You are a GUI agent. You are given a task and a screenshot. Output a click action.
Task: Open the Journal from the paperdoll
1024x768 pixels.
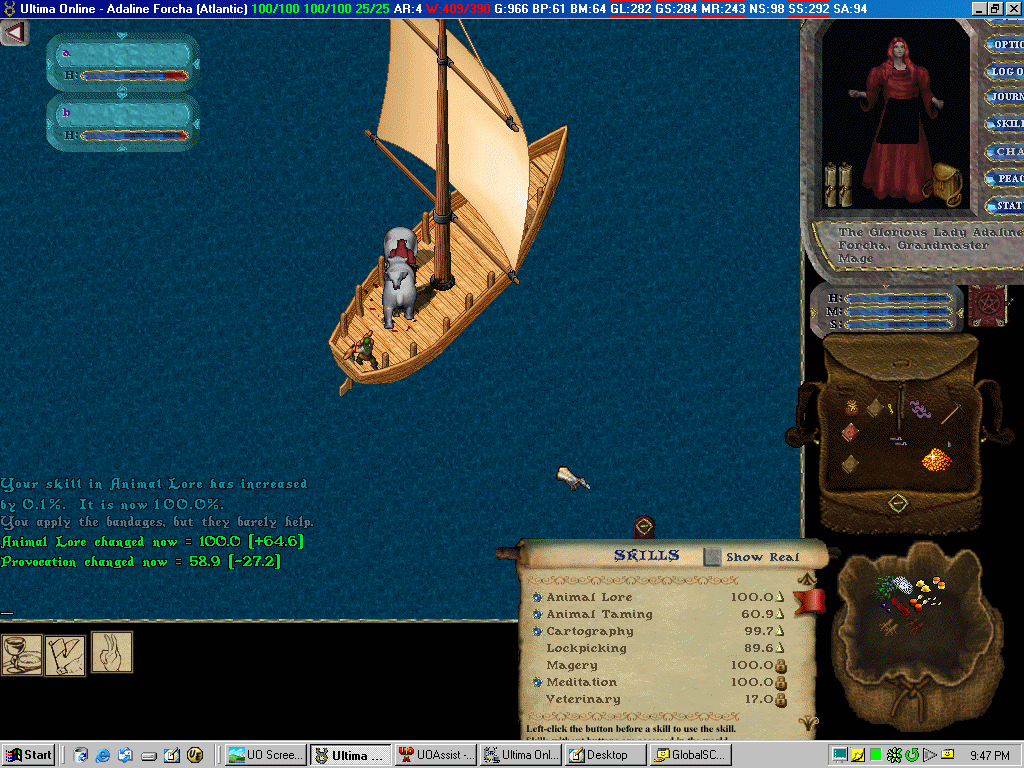click(x=1005, y=97)
